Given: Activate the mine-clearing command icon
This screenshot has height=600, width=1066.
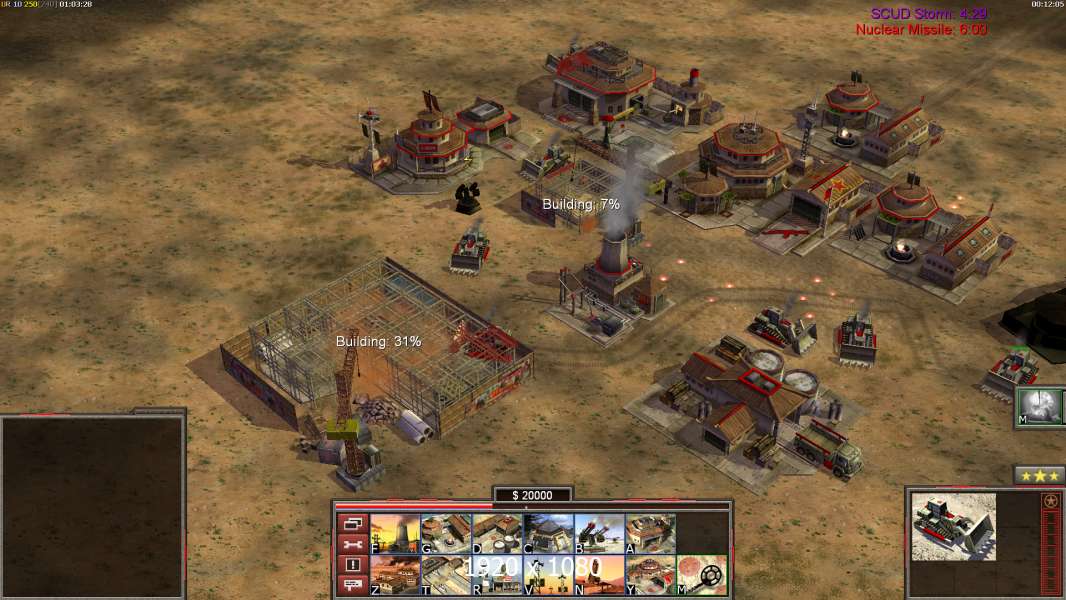Looking at the screenshot, I should (x=701, y=575).
